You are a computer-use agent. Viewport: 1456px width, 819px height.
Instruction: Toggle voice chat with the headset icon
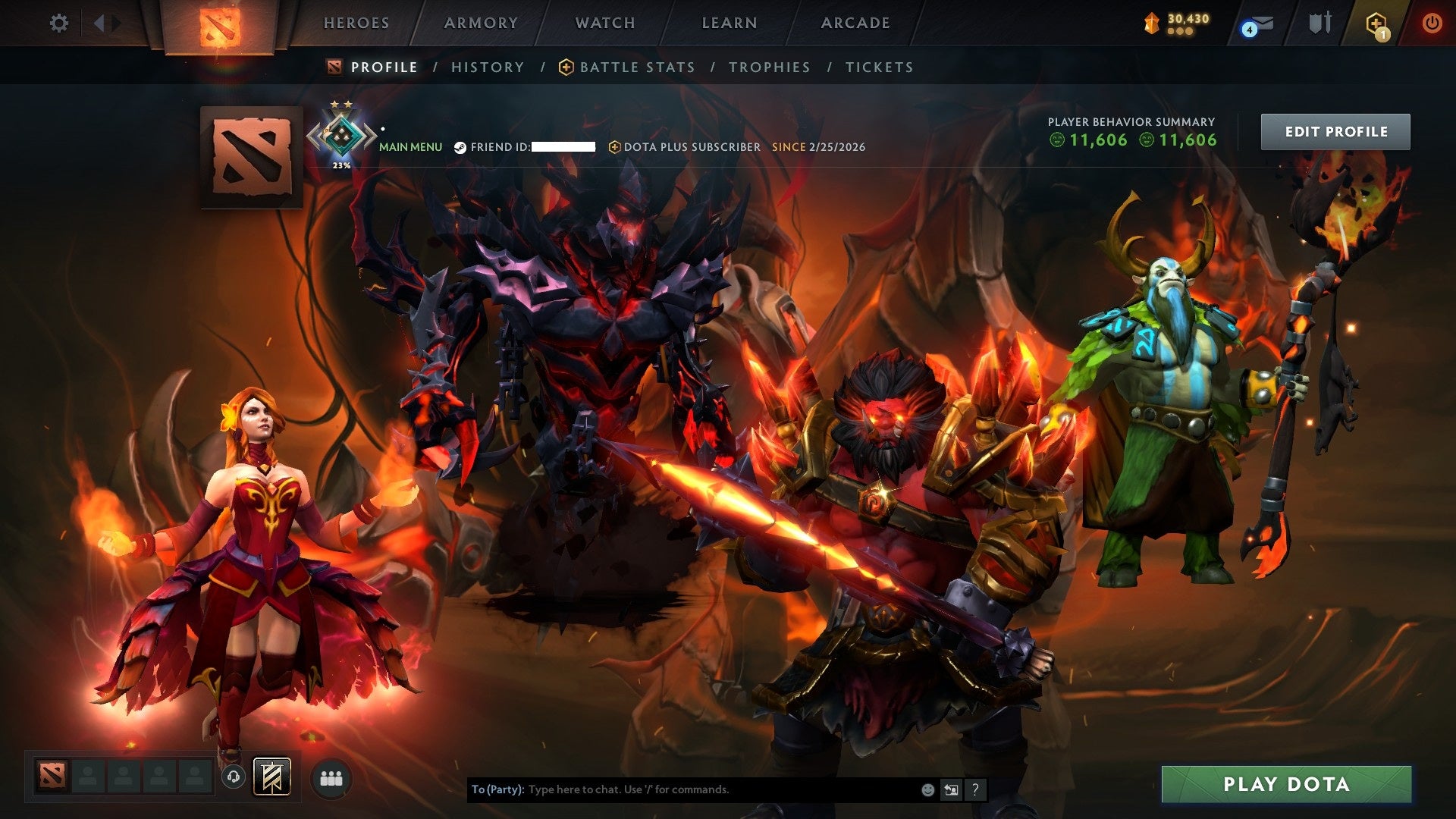point(234,777)
